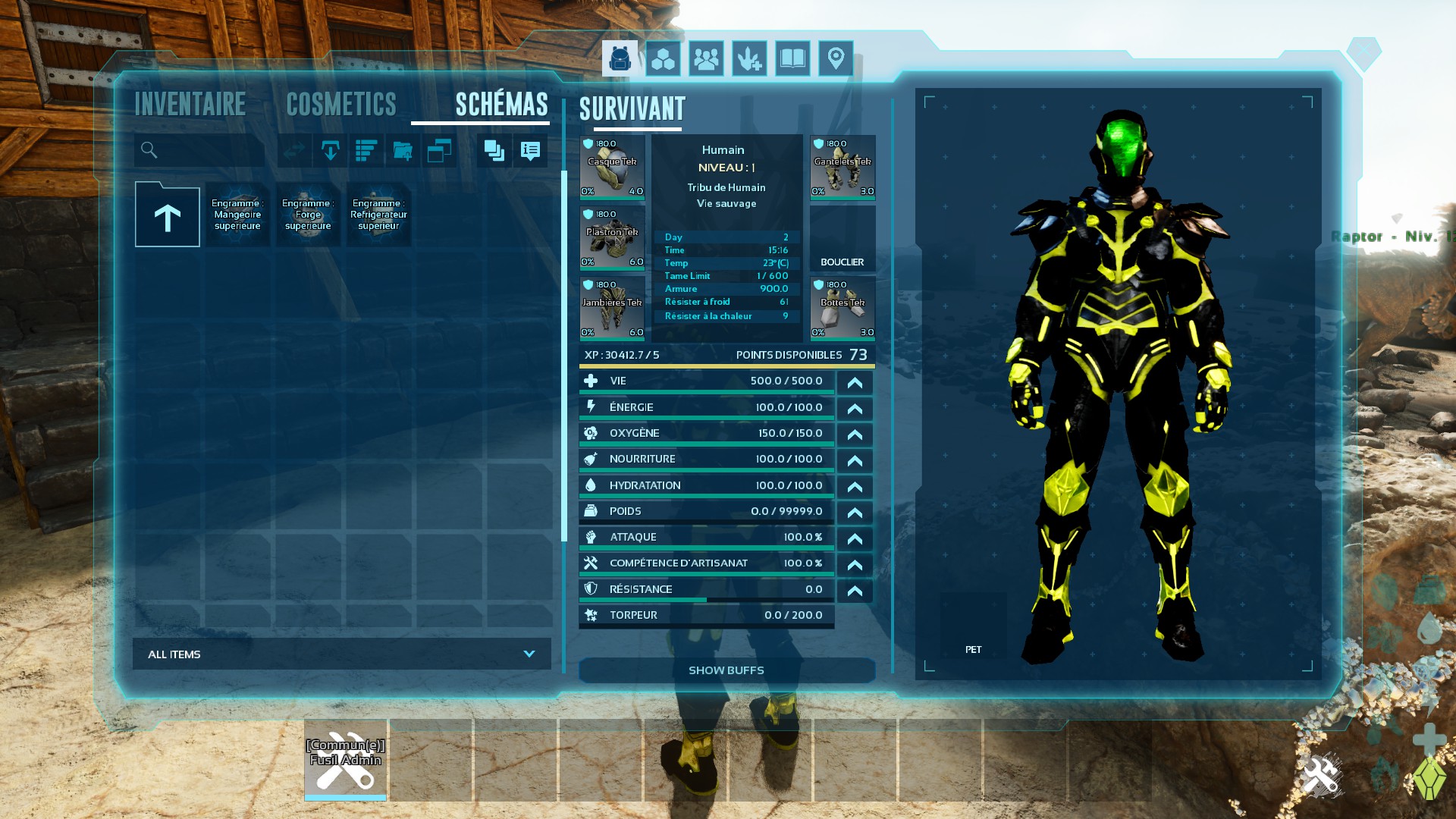Click the item tooltip info icon
1456x819 pixels.
pyautogui.click(x=529, y=150)
